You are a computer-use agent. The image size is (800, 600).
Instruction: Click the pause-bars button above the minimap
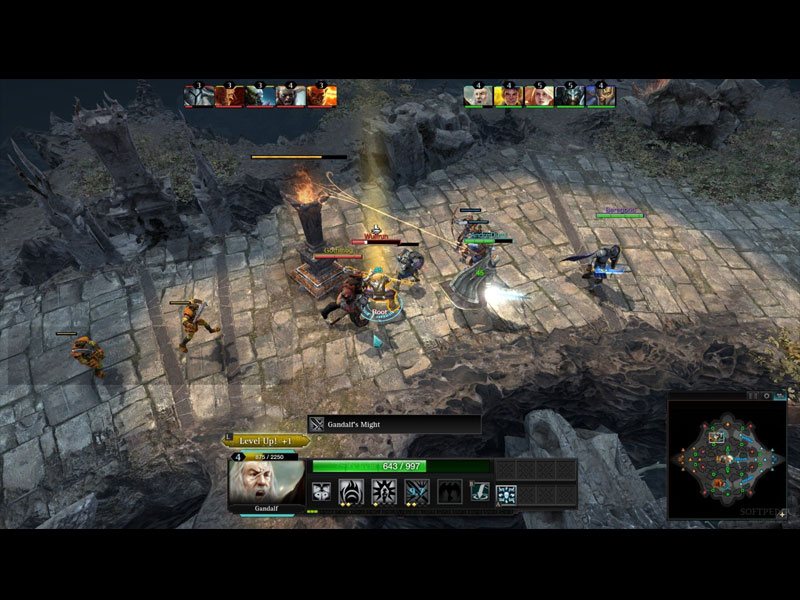(x=754, y=396)
